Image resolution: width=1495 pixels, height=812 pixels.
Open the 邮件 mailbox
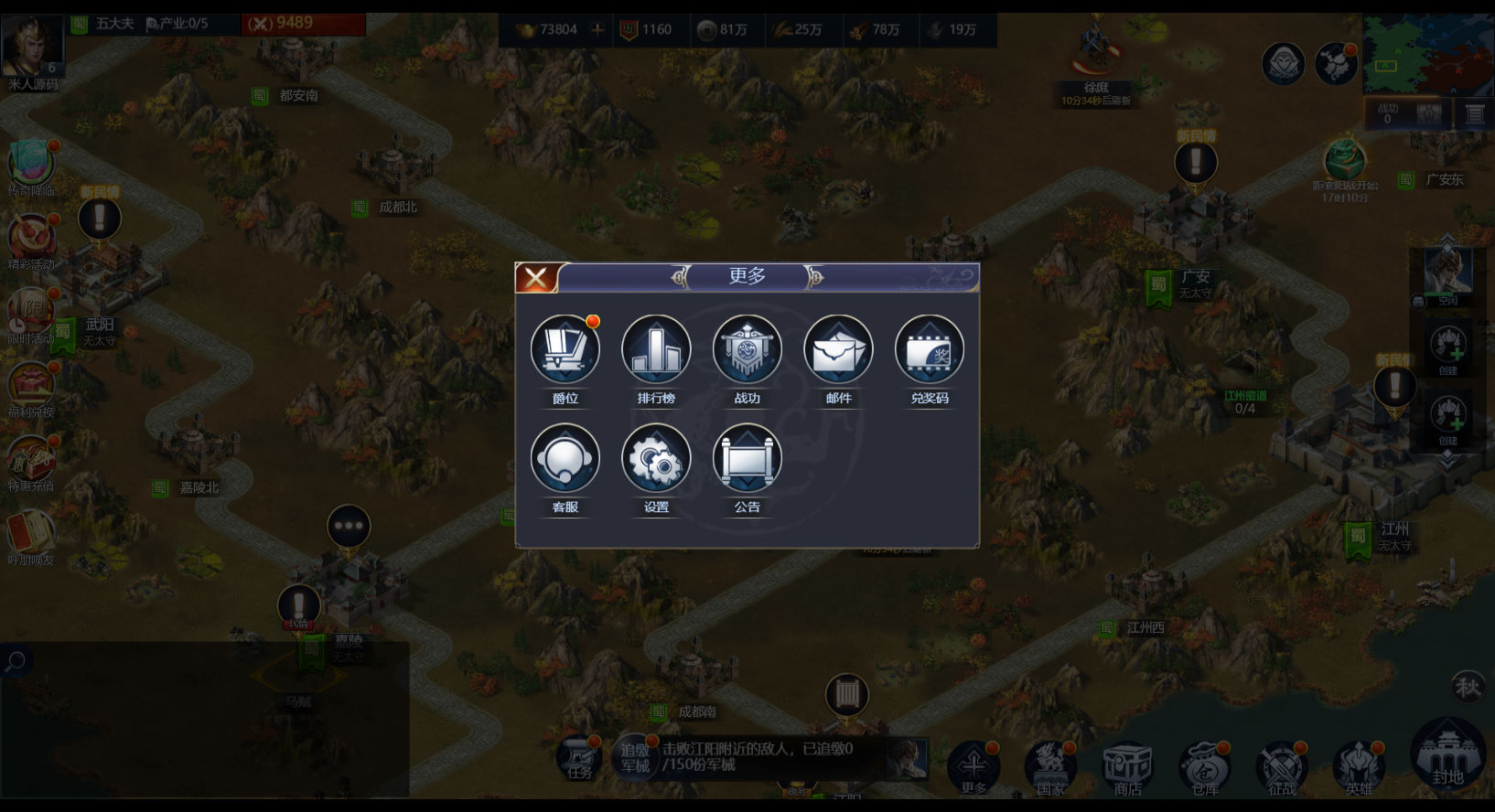(x=838, y=349)
